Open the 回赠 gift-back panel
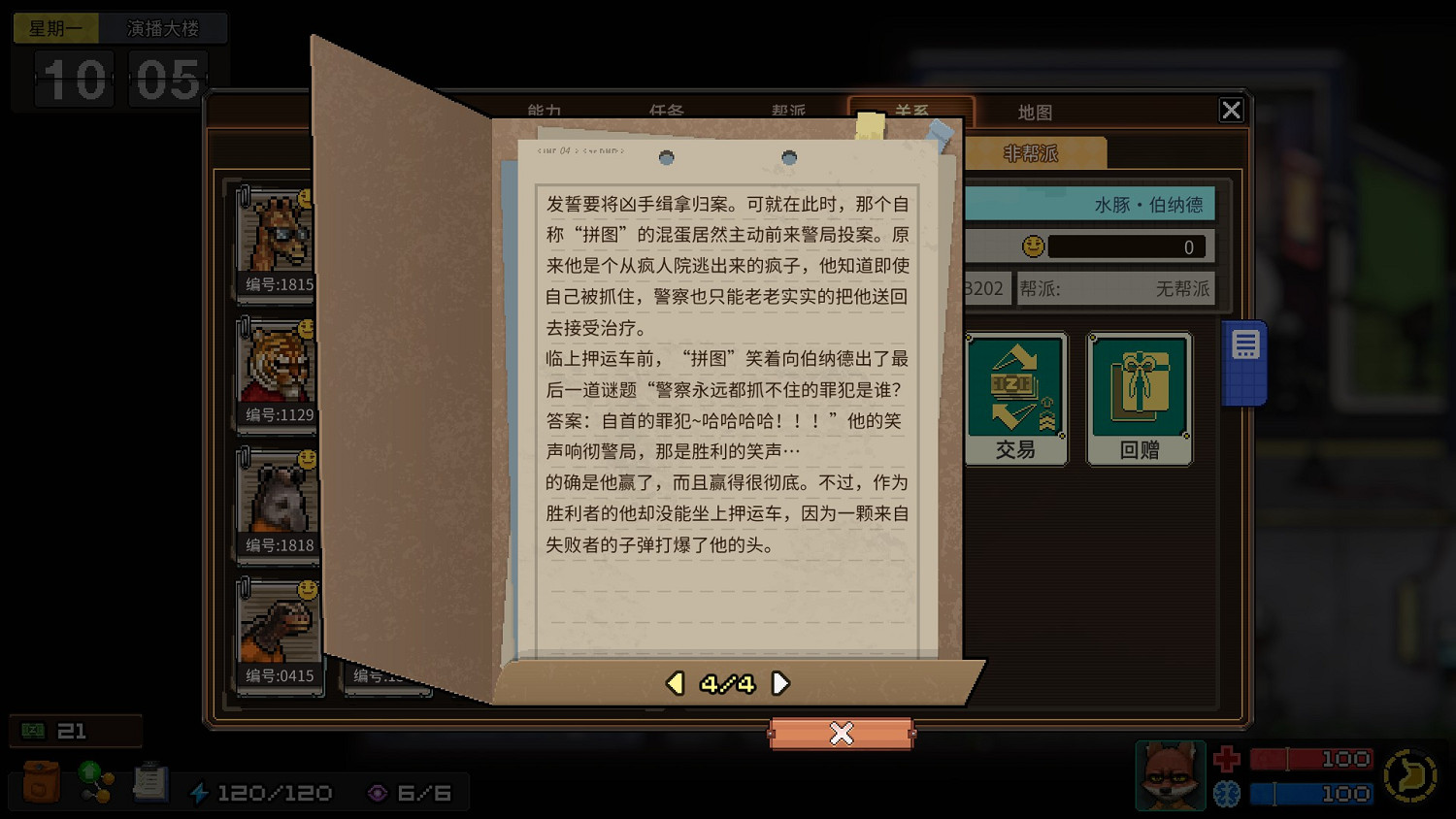Screen dimensions: 1456x819 click(1139, 396)
